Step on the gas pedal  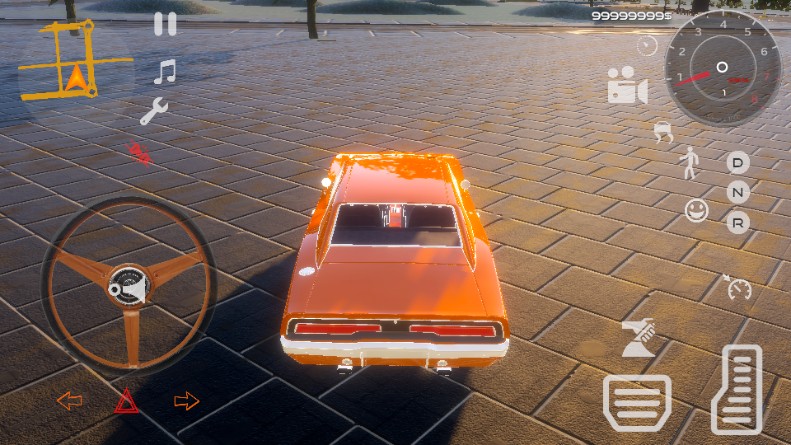click(737, 390)
